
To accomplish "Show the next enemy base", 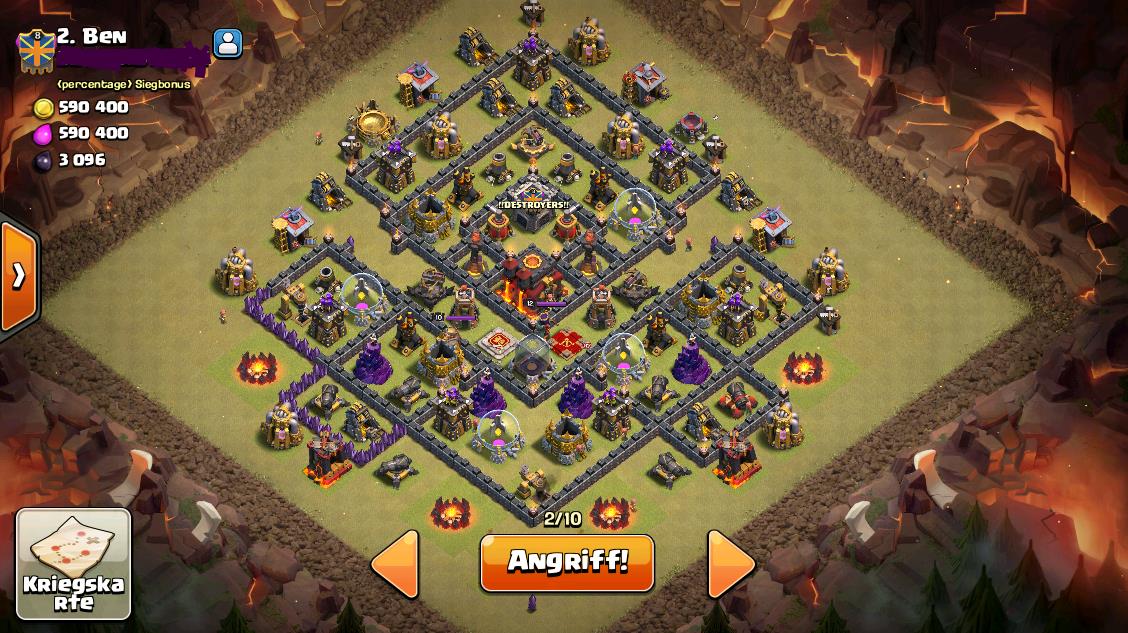I will 731,564.
